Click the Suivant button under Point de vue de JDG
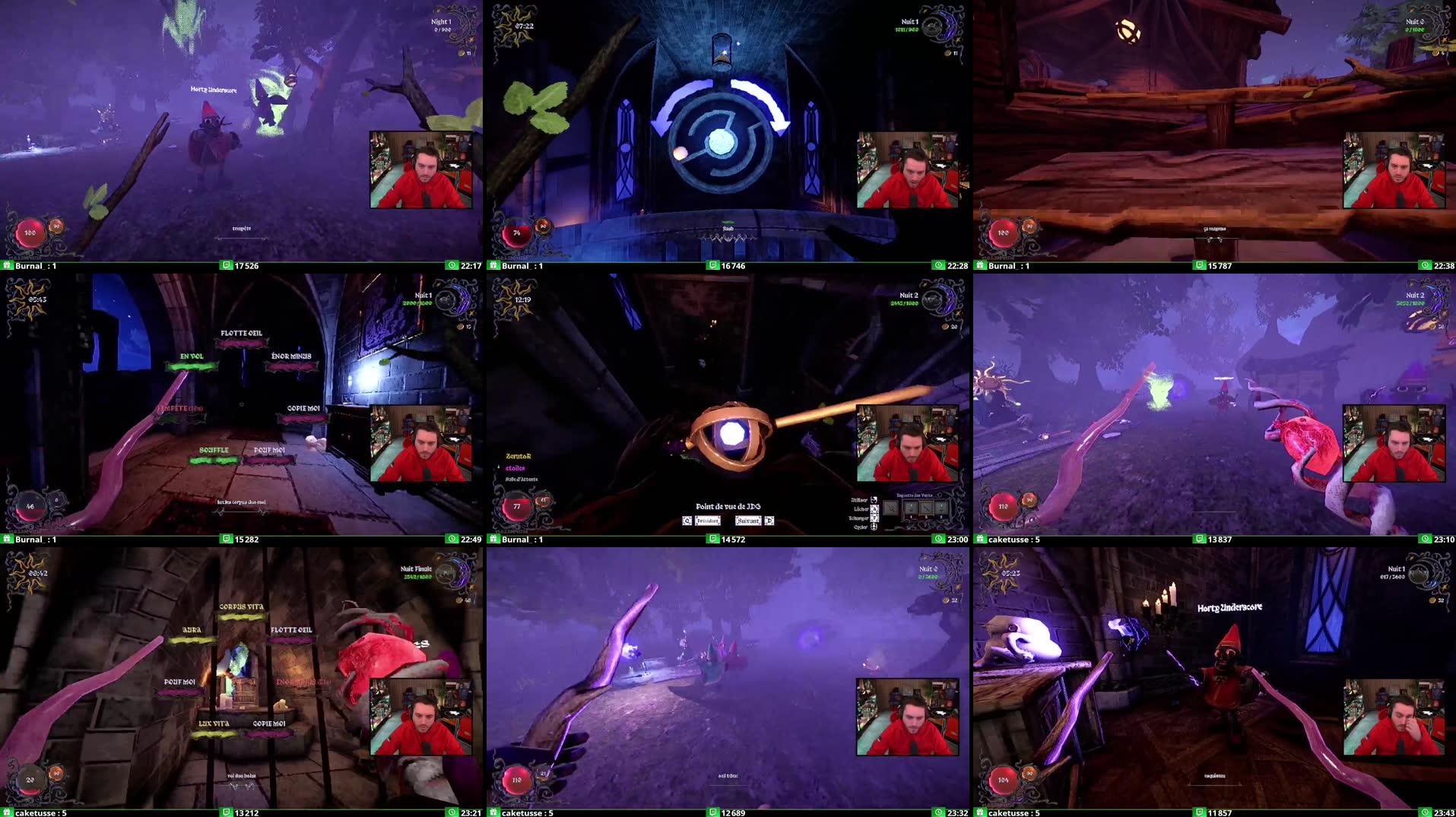Image resolution: width=1456 pixels, height=817 pixels. coord(749,521)
